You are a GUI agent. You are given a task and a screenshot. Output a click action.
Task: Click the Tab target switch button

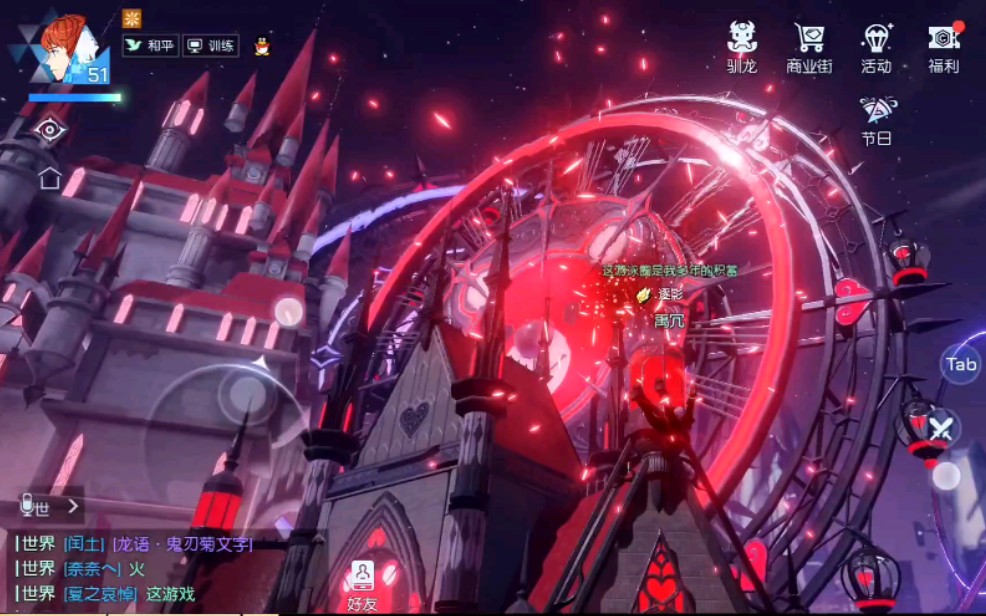point(961,364)
